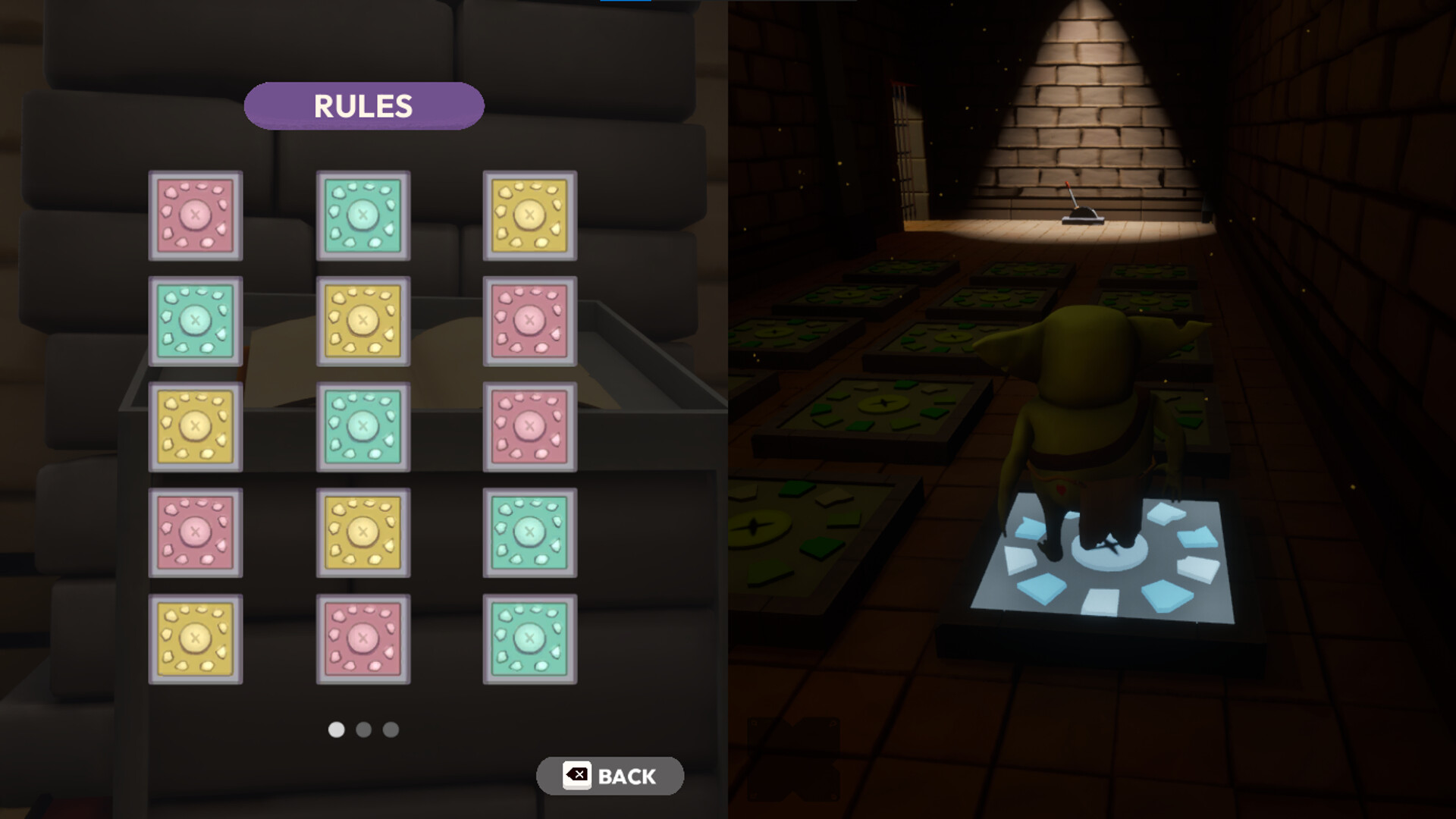Click the RULES banner header
1456x819 pixels.
pos(364,106)
